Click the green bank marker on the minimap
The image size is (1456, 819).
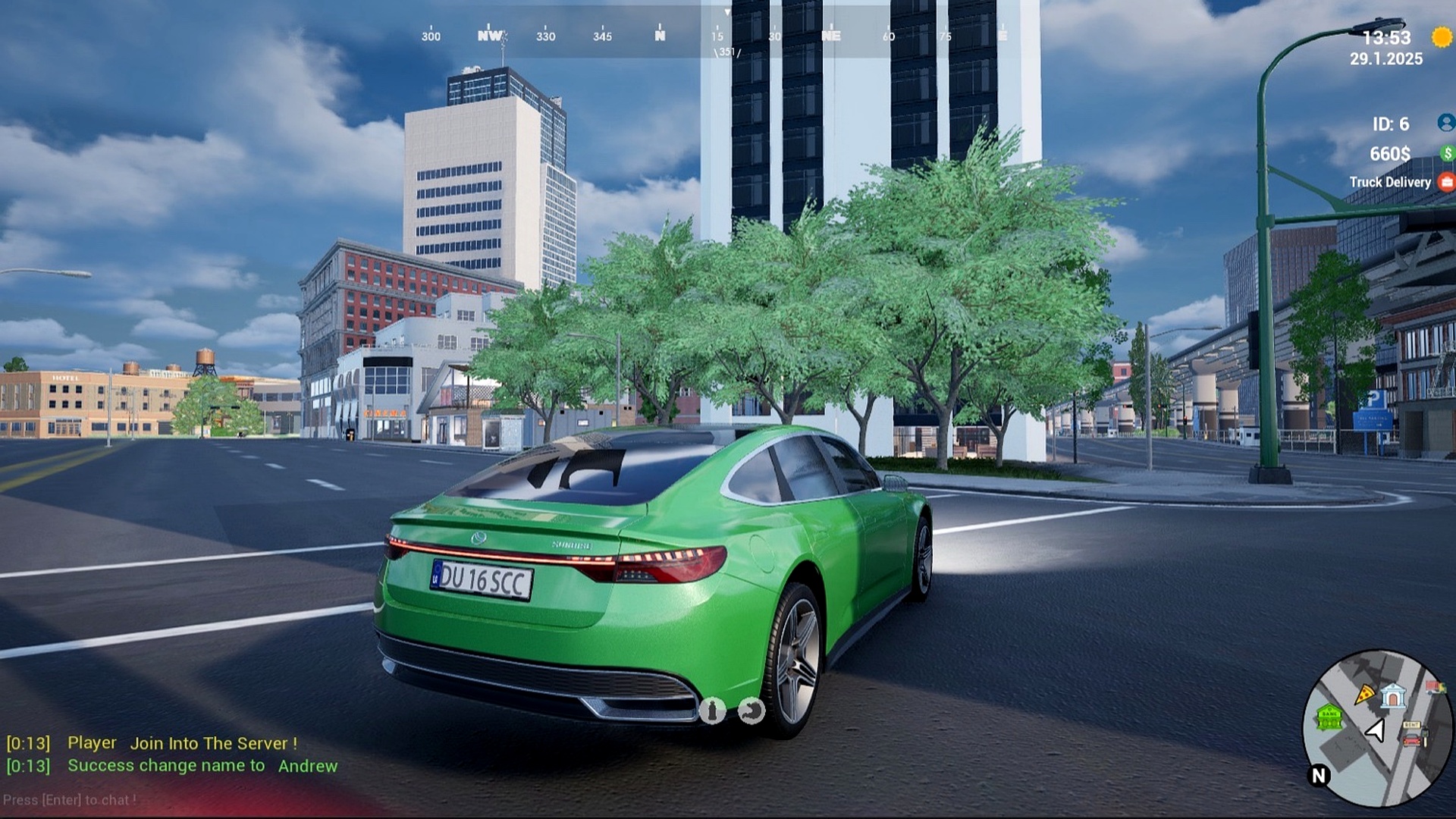pyautogui.click(x=1329, y=716)
